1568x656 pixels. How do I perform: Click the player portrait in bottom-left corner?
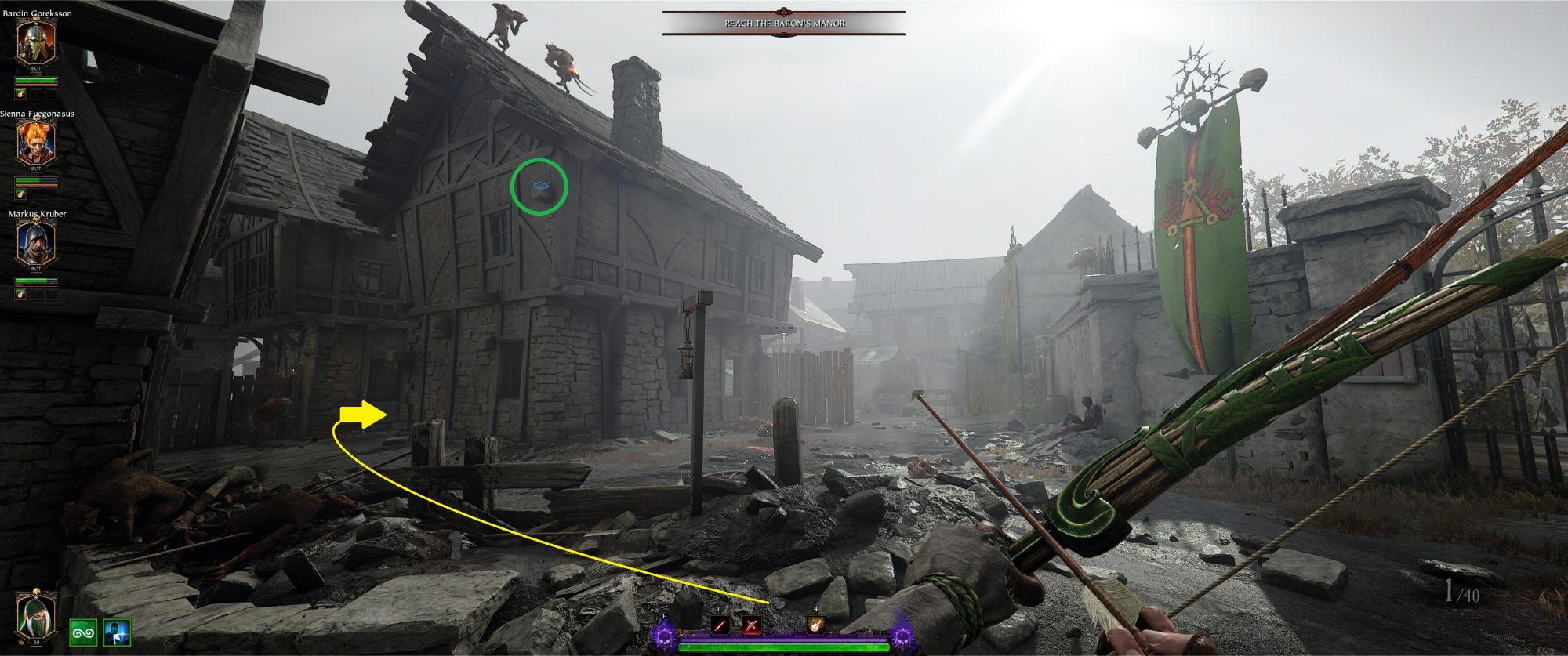coord(35,615)
